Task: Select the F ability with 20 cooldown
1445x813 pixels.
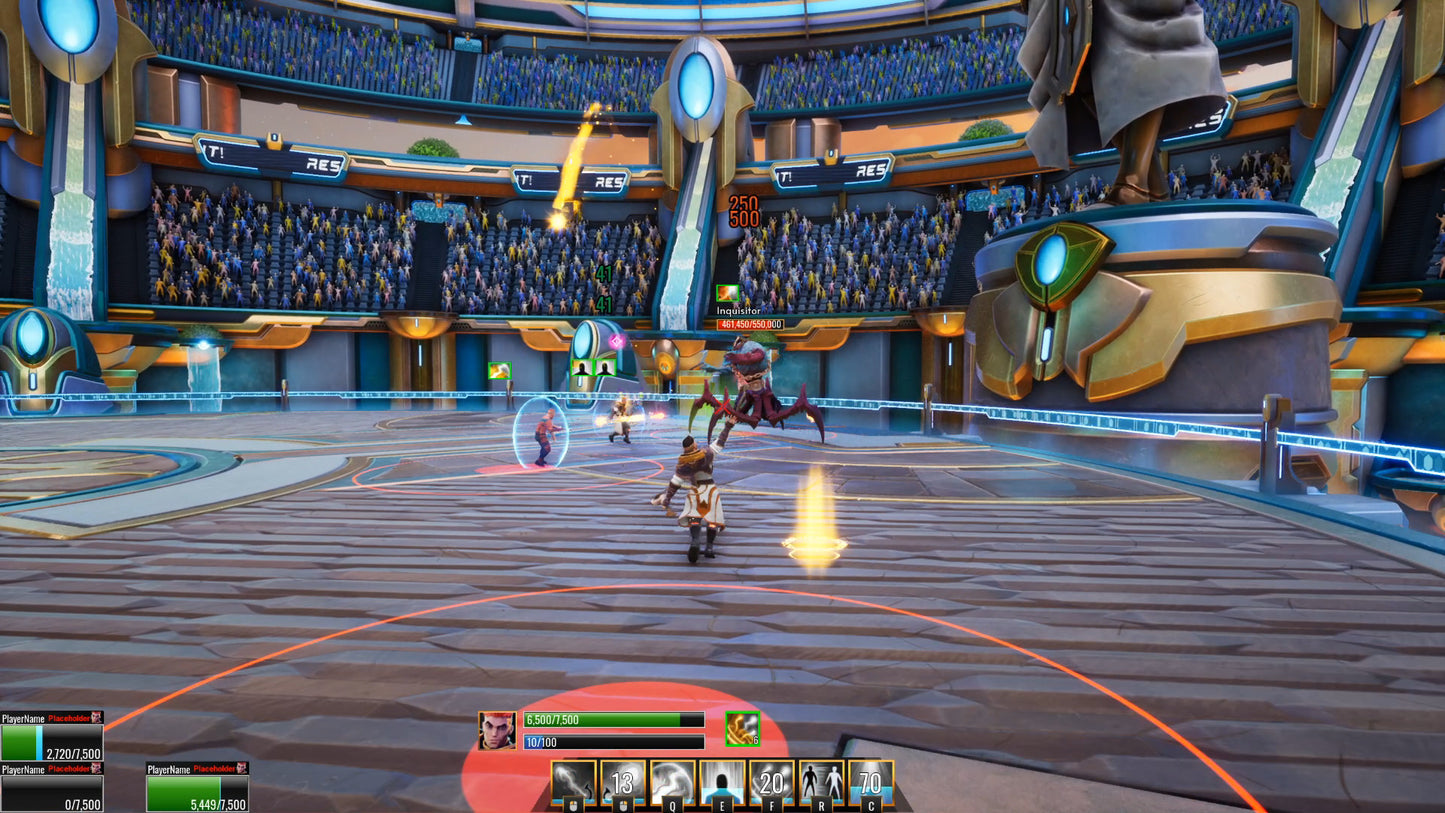Action: tap(771, 782)
